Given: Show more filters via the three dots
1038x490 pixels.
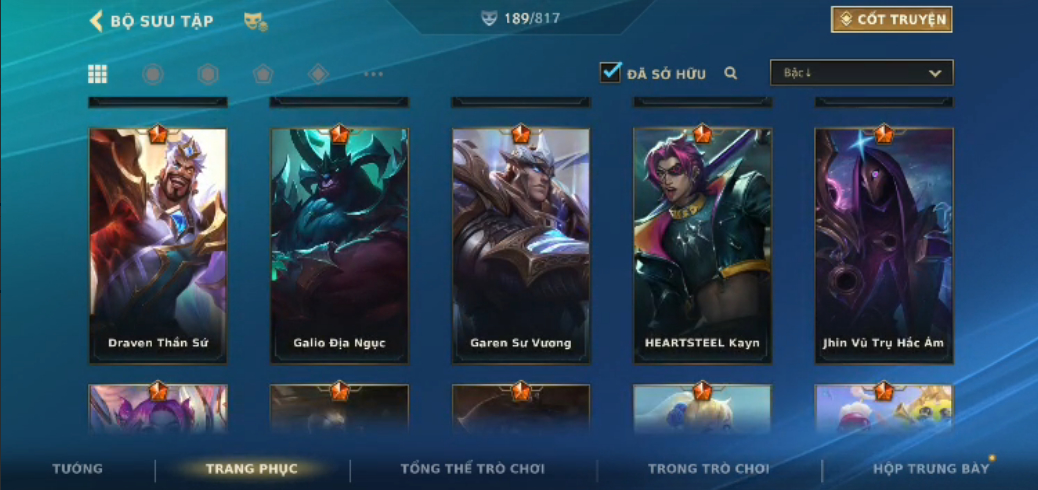Looking at the screenshot, I should tap(373, 74).
